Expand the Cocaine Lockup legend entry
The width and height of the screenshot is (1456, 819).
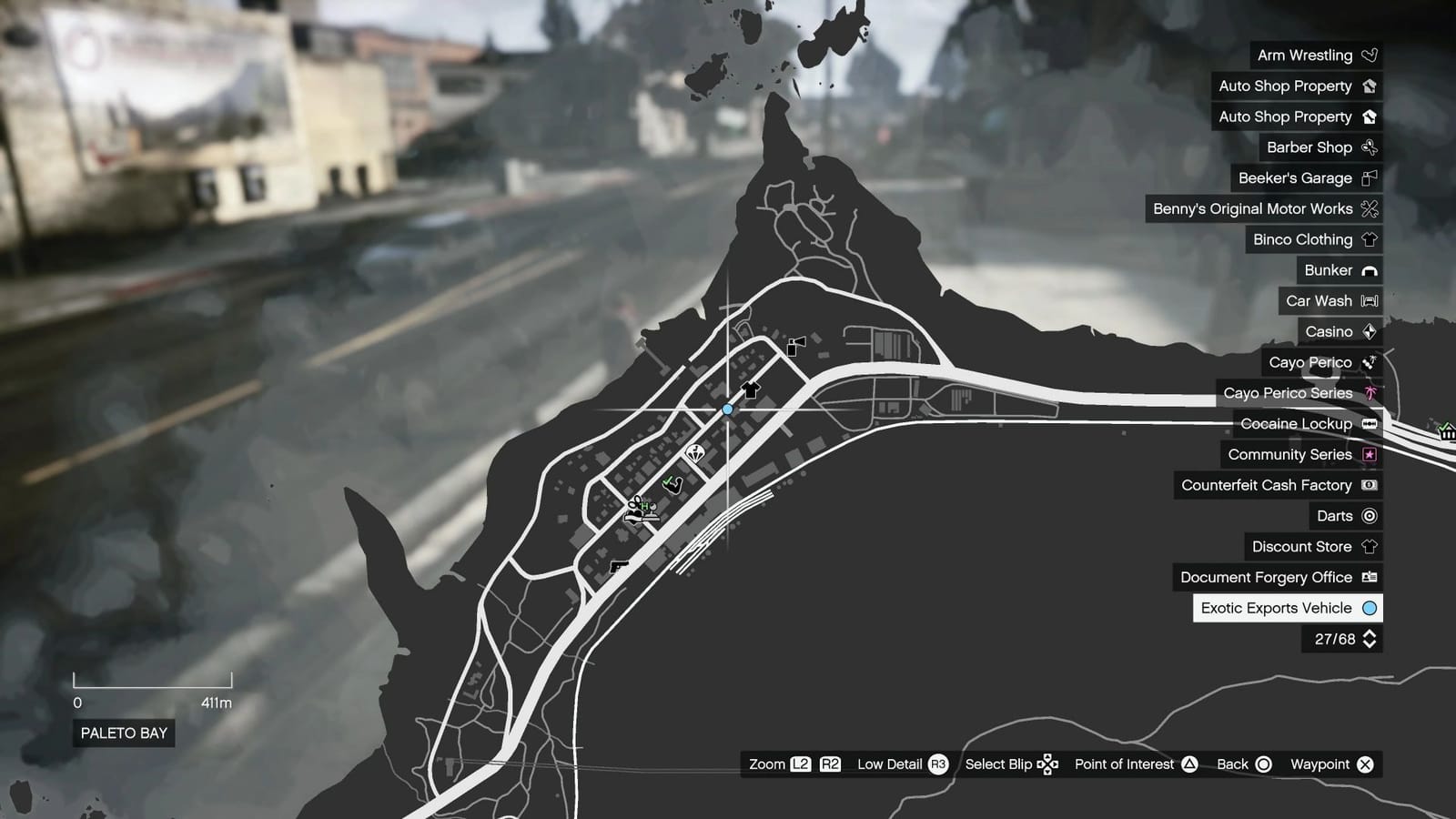pyautogui.click(x=1368, y=423)
